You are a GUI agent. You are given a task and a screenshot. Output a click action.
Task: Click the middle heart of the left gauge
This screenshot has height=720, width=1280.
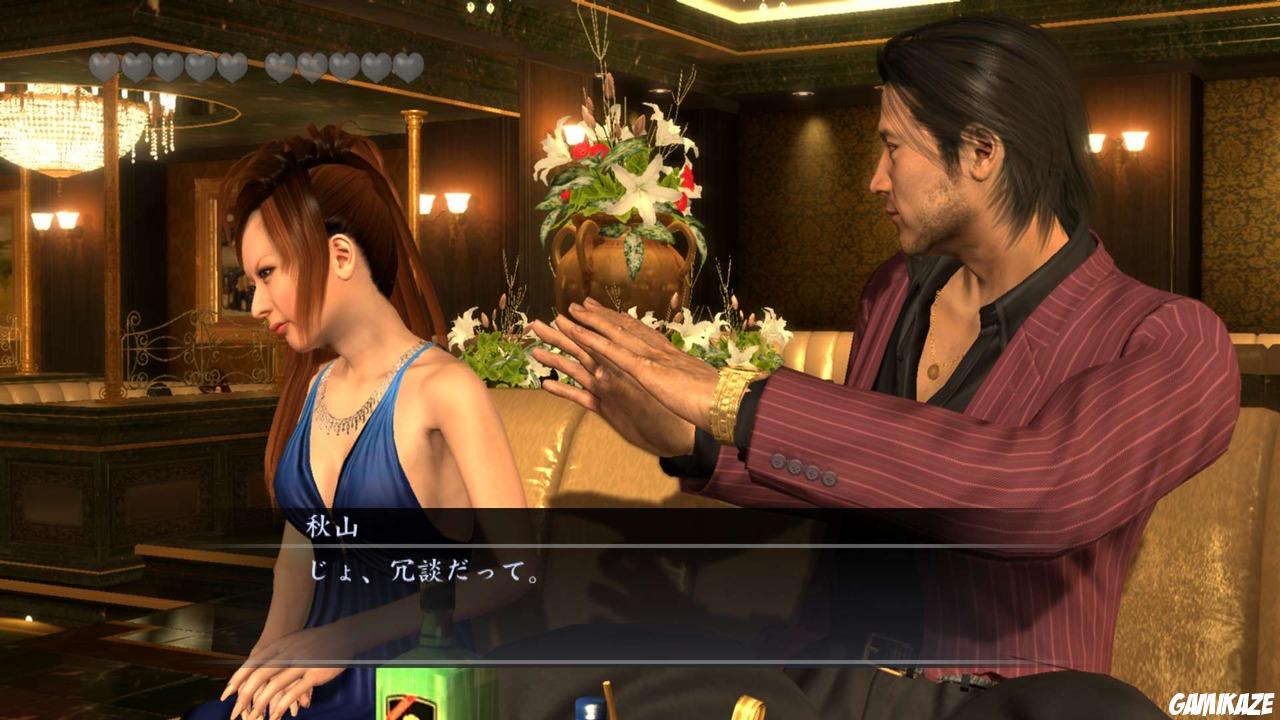[x=168, y=65]
